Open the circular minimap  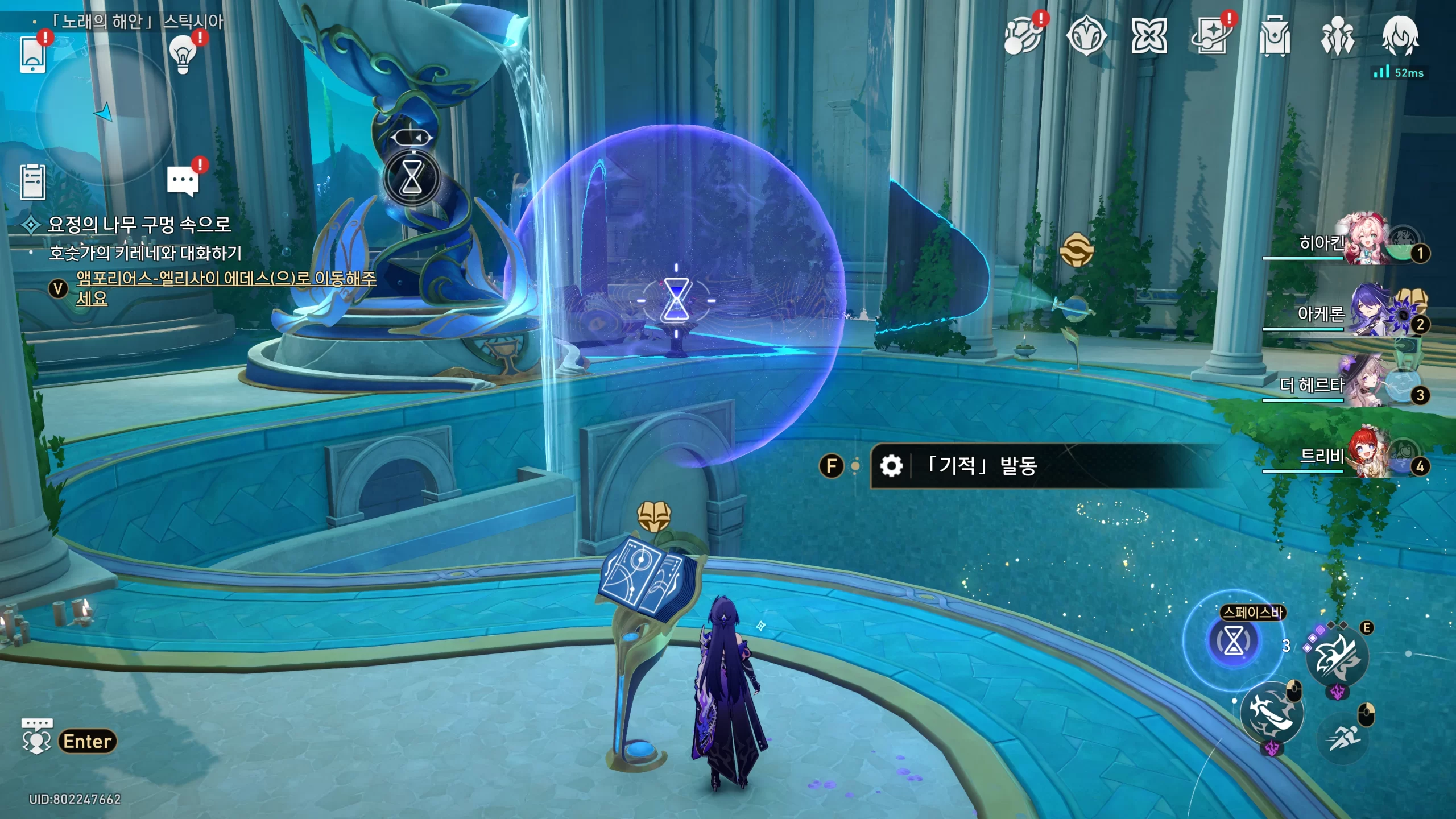106,114
